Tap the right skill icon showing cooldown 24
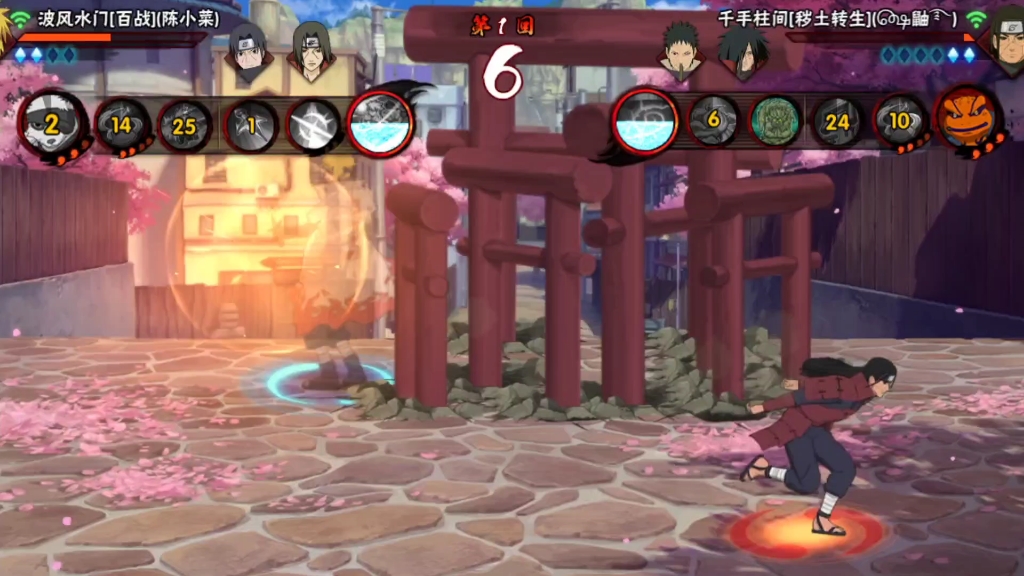1024x576 pixels. [x=837, y=121]
